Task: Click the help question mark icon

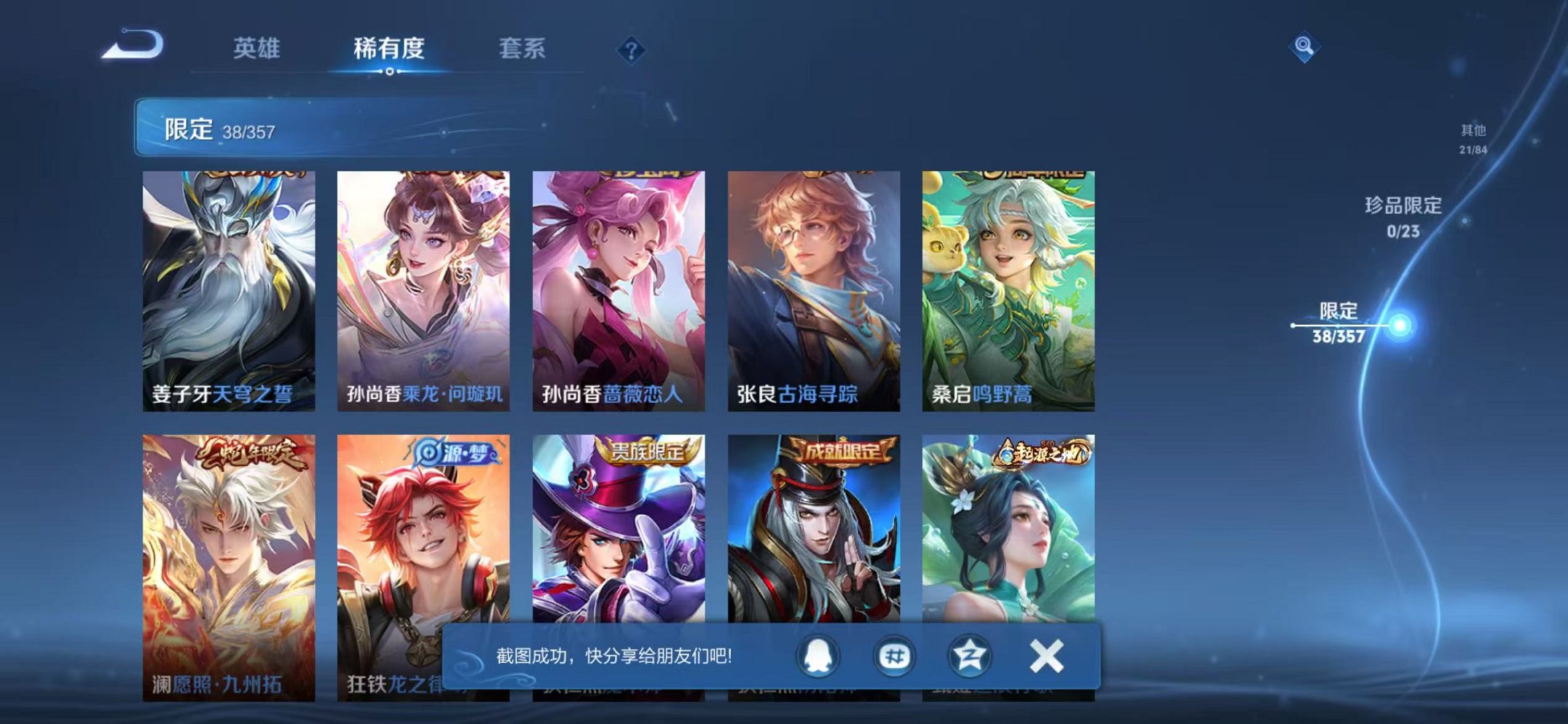Action: coord(633,50)
